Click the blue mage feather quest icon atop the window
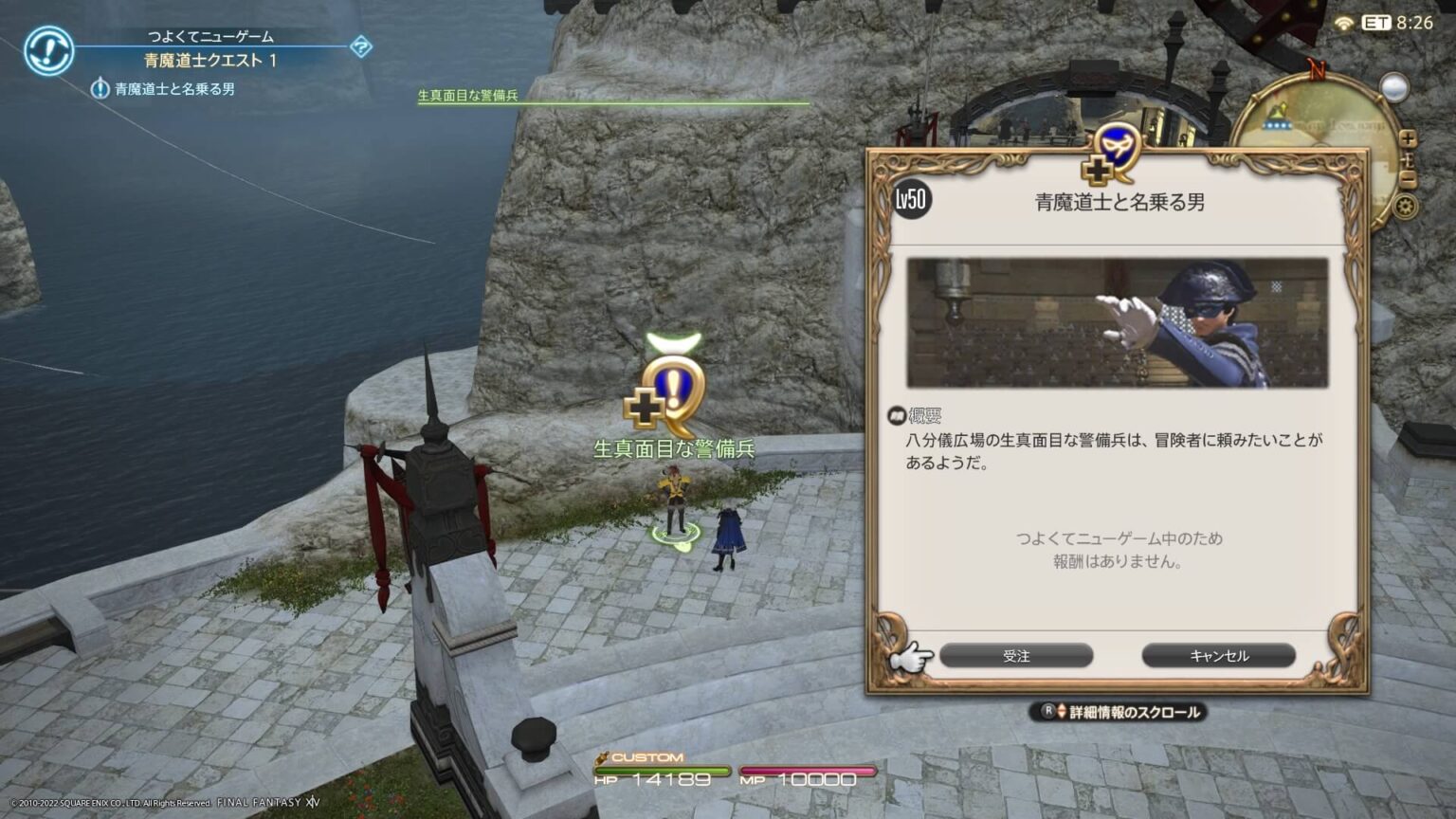1456x819 pixels. (x=1115, y=151)
